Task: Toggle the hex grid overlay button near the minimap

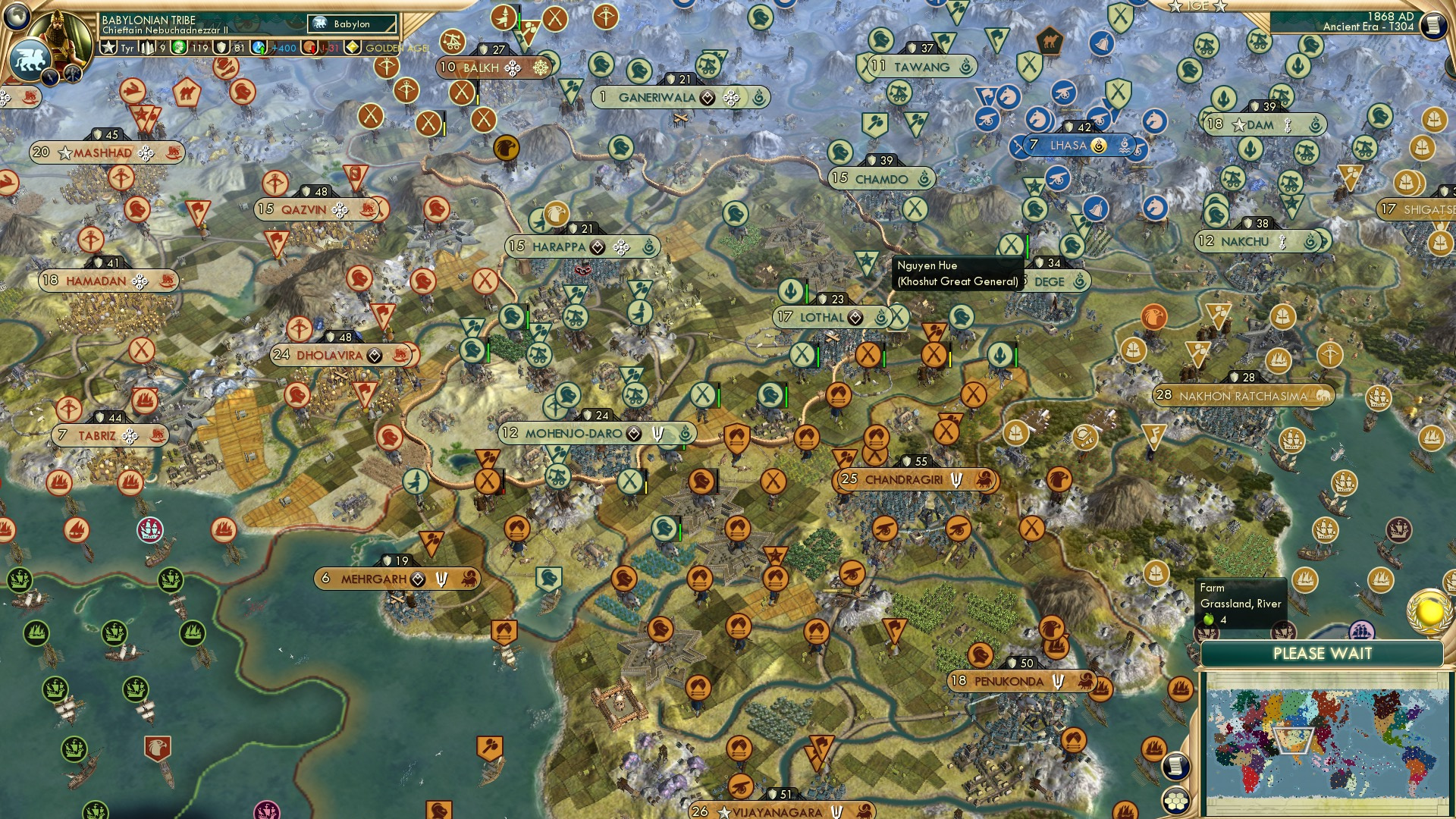Action: (1175, 802)
